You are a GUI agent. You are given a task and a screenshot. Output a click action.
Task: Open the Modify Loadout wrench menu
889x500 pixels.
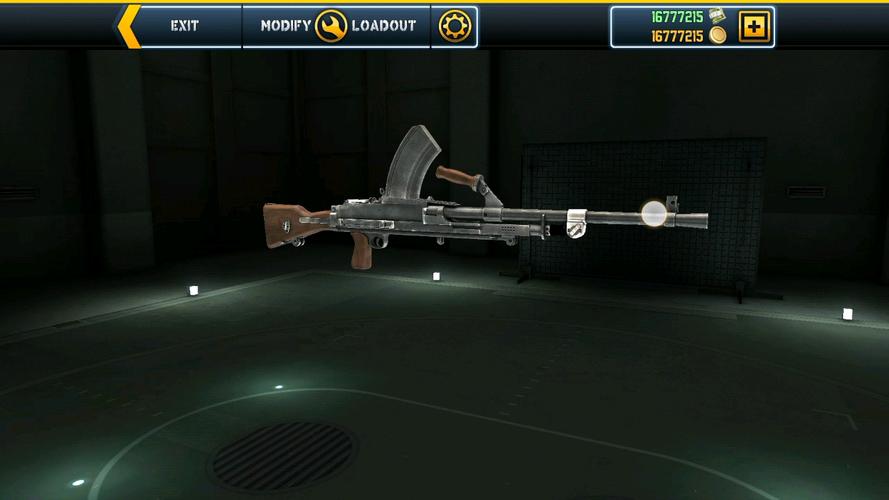click(x=332, y=26)
